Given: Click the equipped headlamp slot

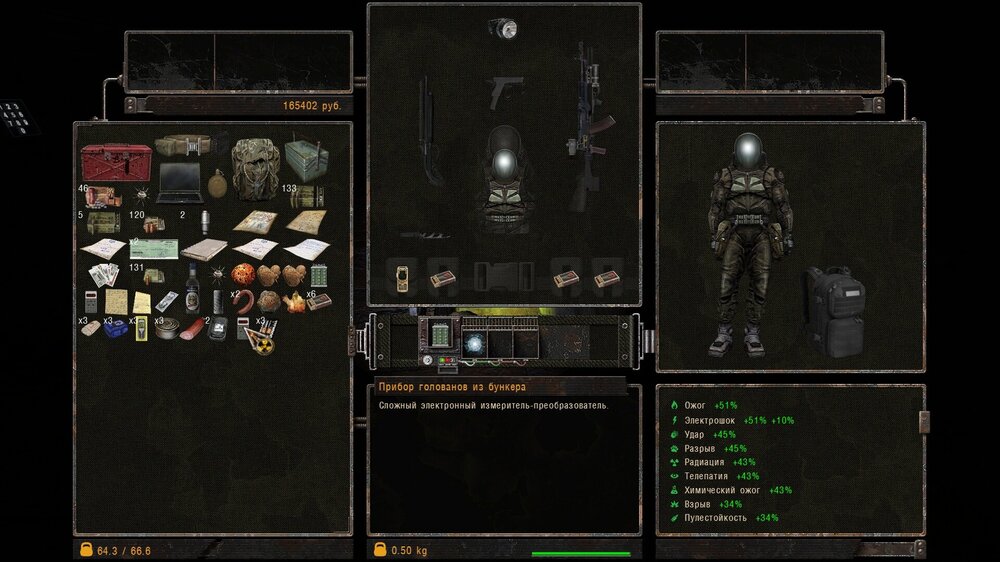Looking at the screenshot, I should pos(502,29).
